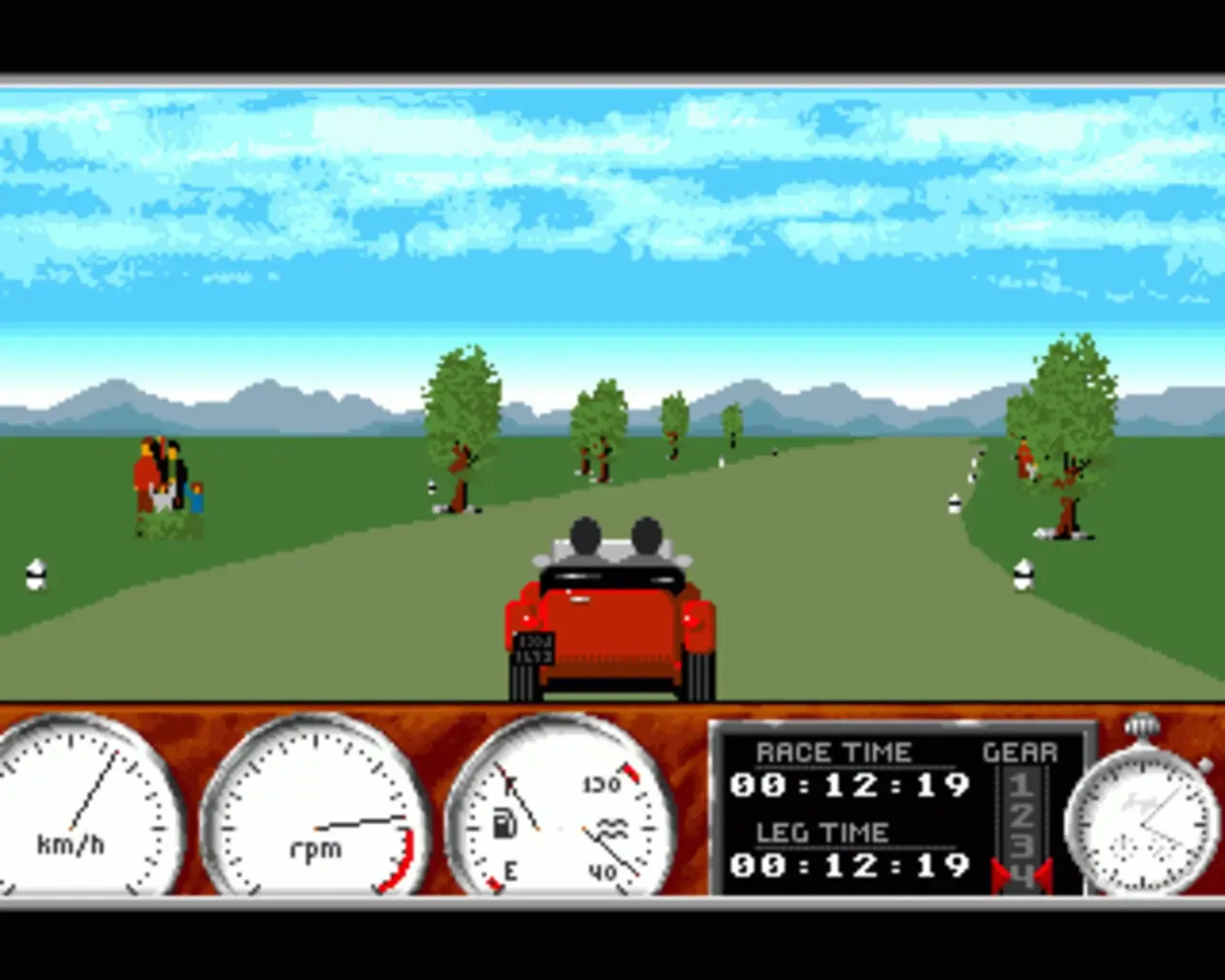Image resolution: width=1225 pixels, height=980 pixels.
Task: Click the RACE TIME heading
Action: [835, 751]
